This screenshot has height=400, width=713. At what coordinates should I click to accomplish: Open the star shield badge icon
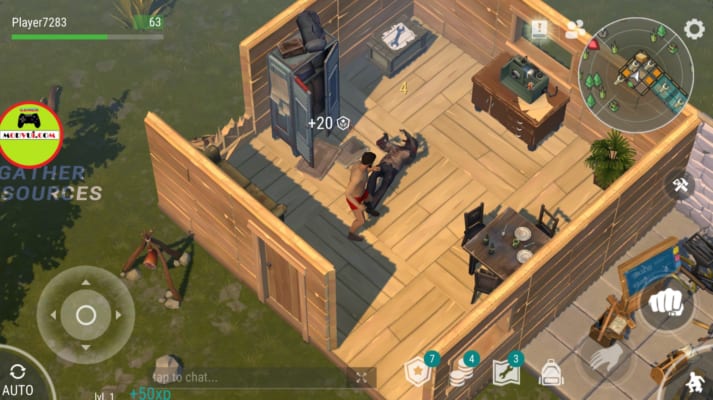click(418, 372)
